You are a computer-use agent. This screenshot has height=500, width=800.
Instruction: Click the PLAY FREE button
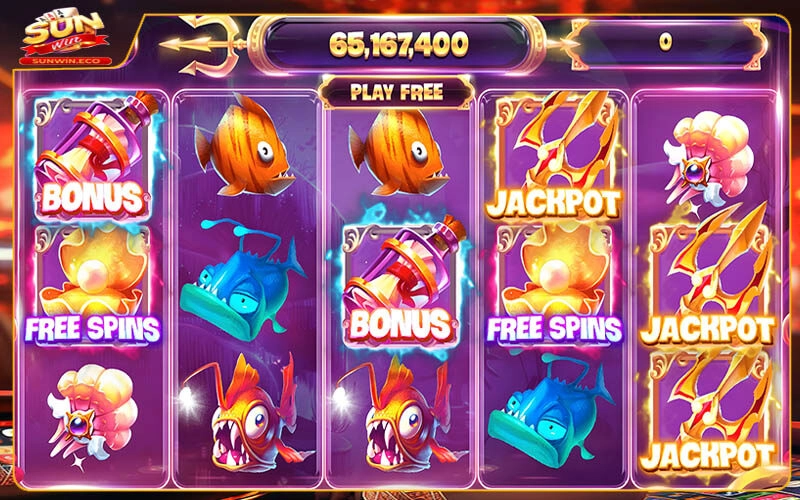tap(397, 93)
